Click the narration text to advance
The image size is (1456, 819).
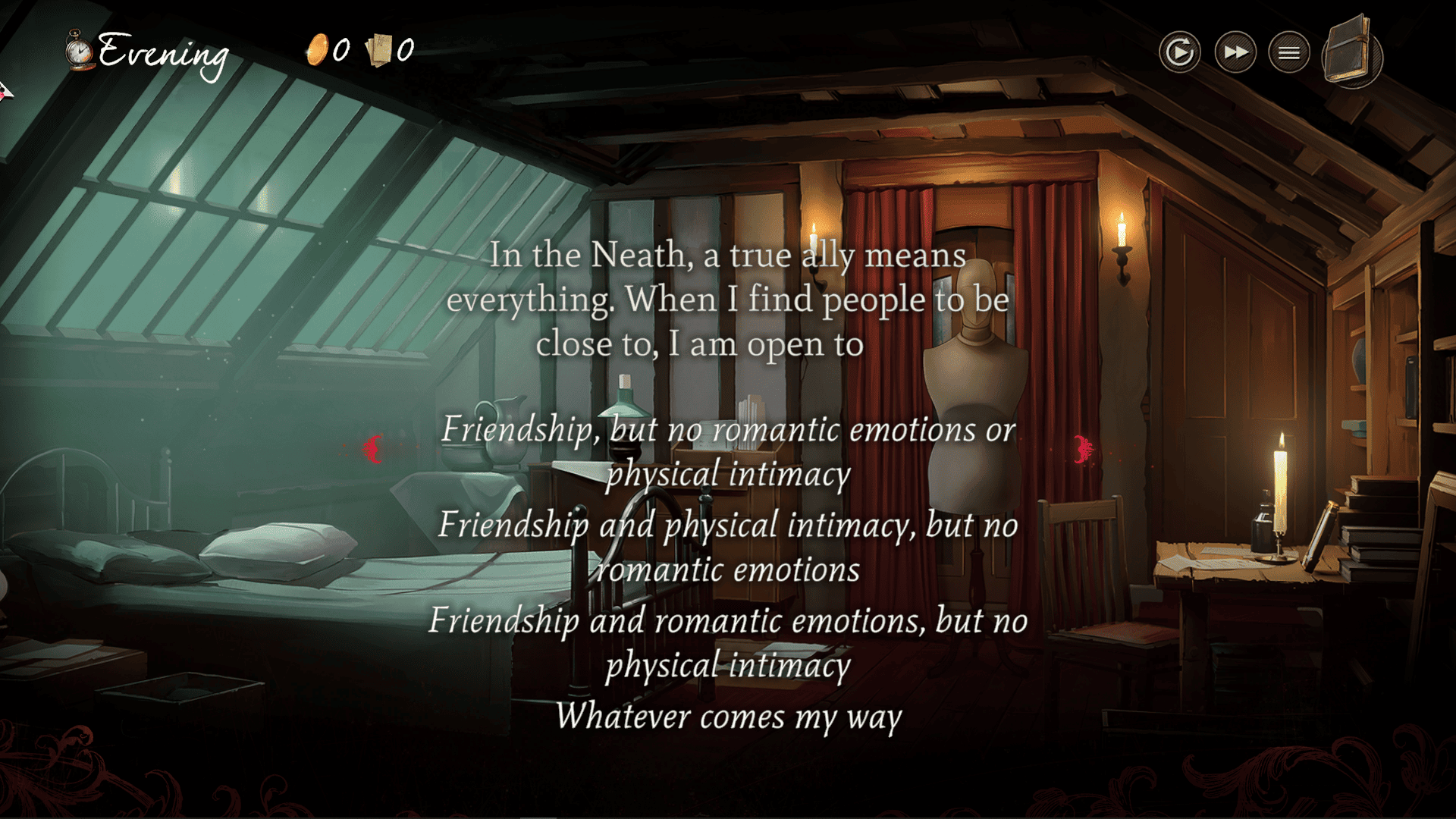(728, 300)
